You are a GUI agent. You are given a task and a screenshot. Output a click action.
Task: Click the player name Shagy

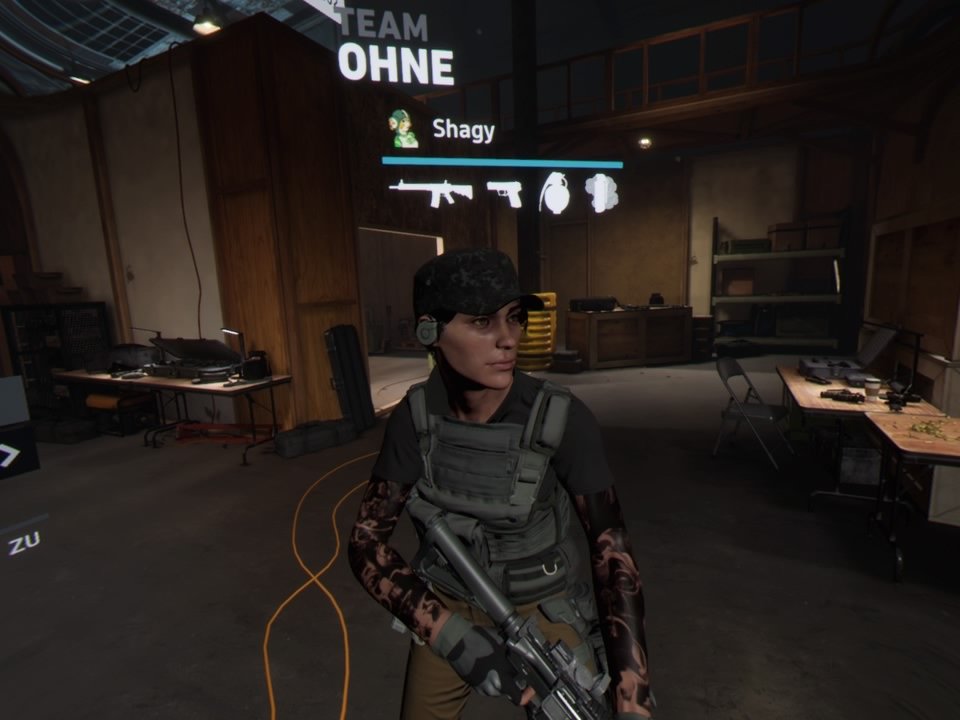tap(463, 129)
